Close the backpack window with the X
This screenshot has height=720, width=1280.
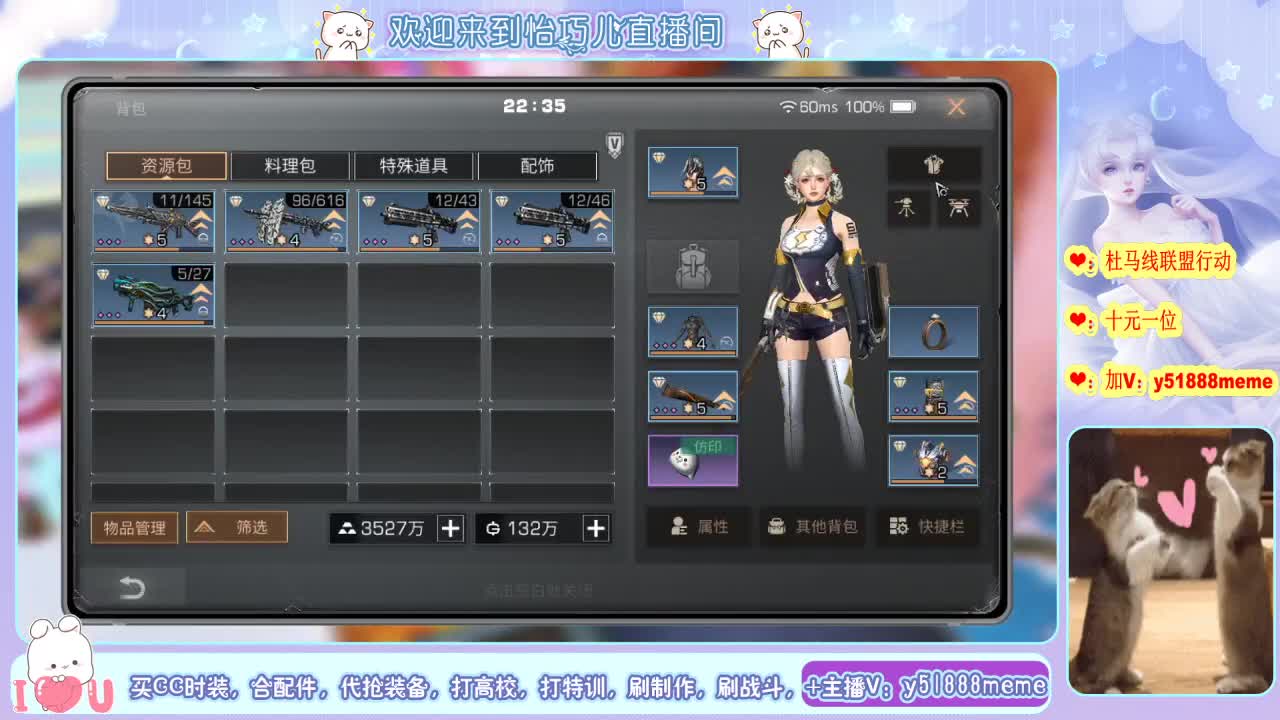[956, 106]
